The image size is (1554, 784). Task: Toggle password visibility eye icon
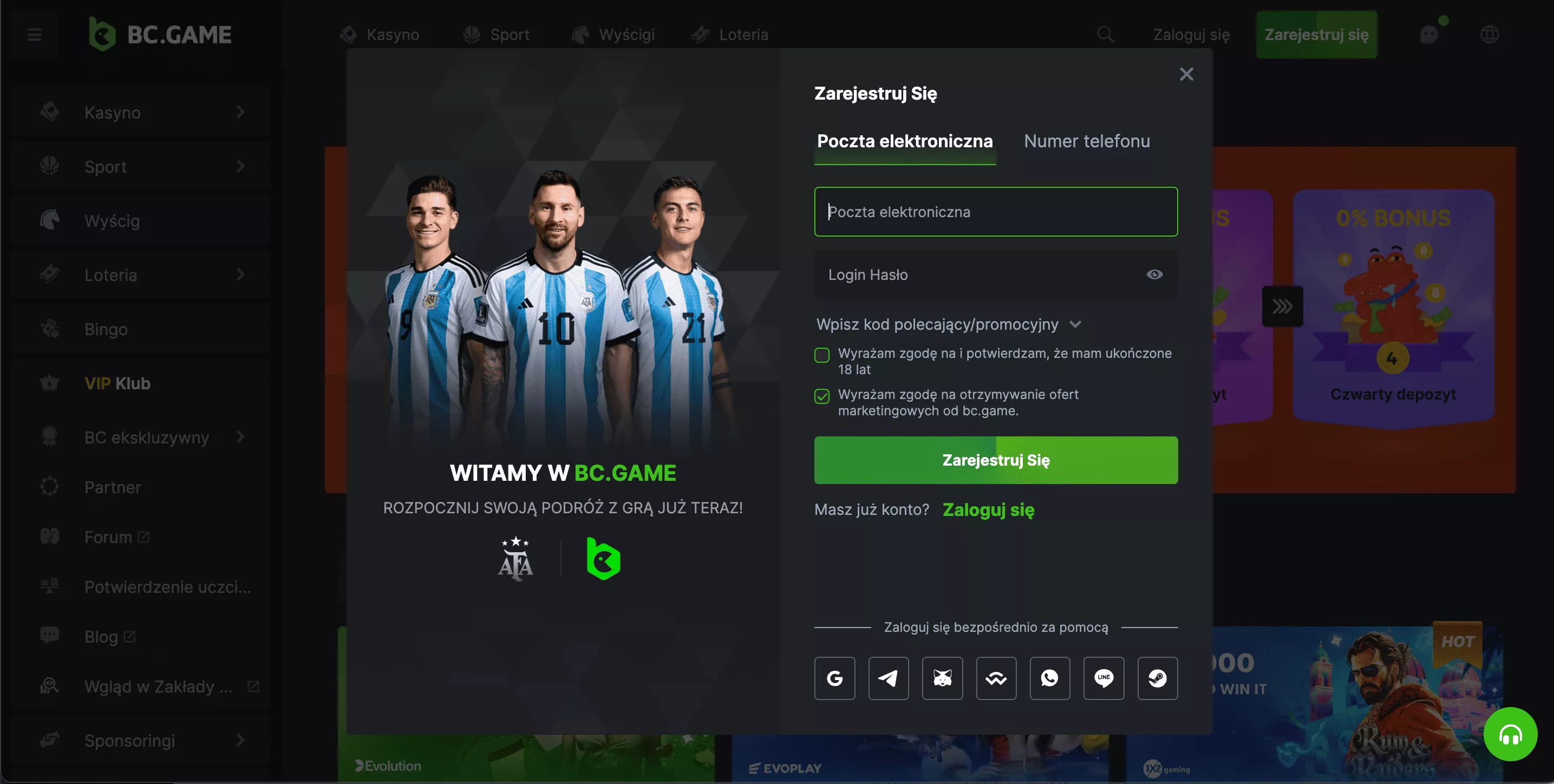pos(1154,275)
